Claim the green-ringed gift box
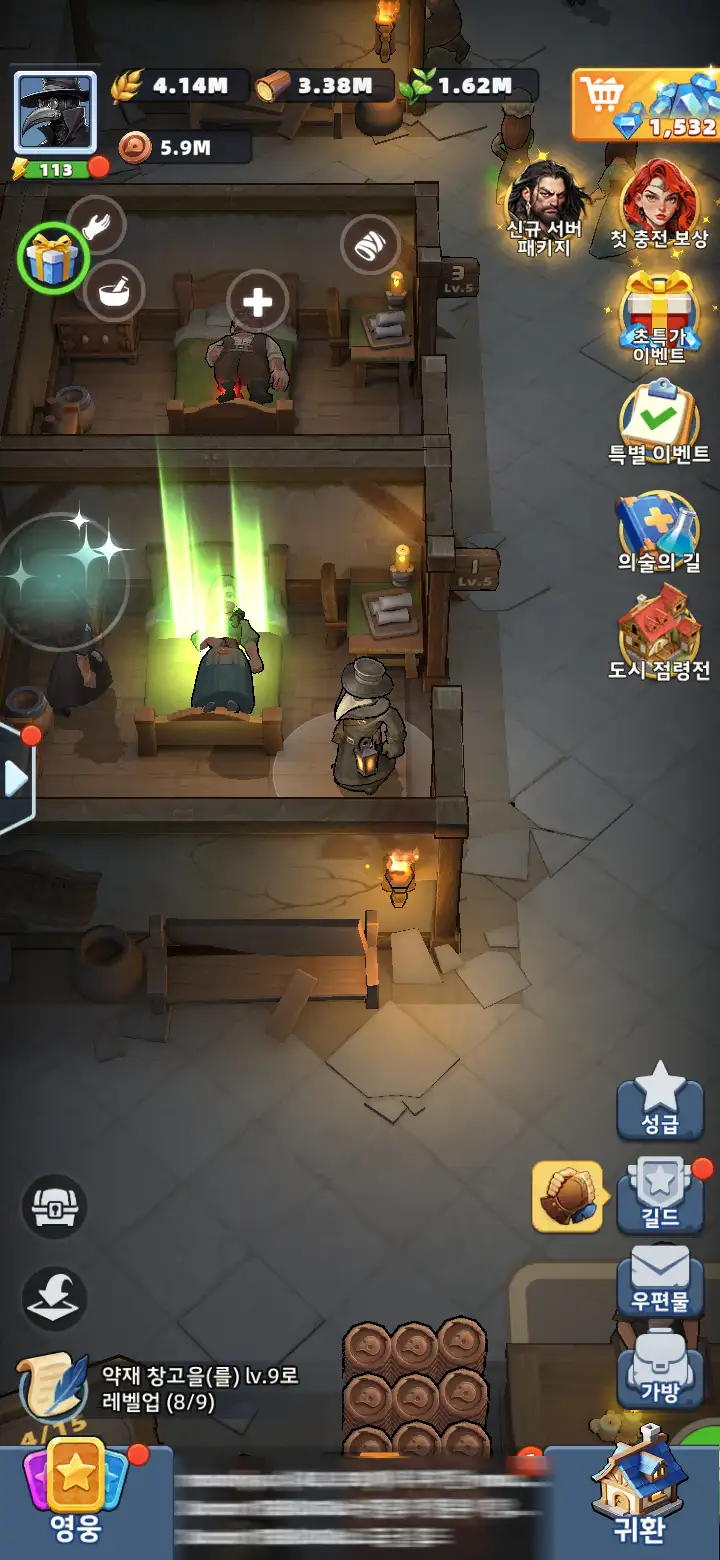Image resolution: width=720 pixels, height=1560 pixels. pos(55,257)
